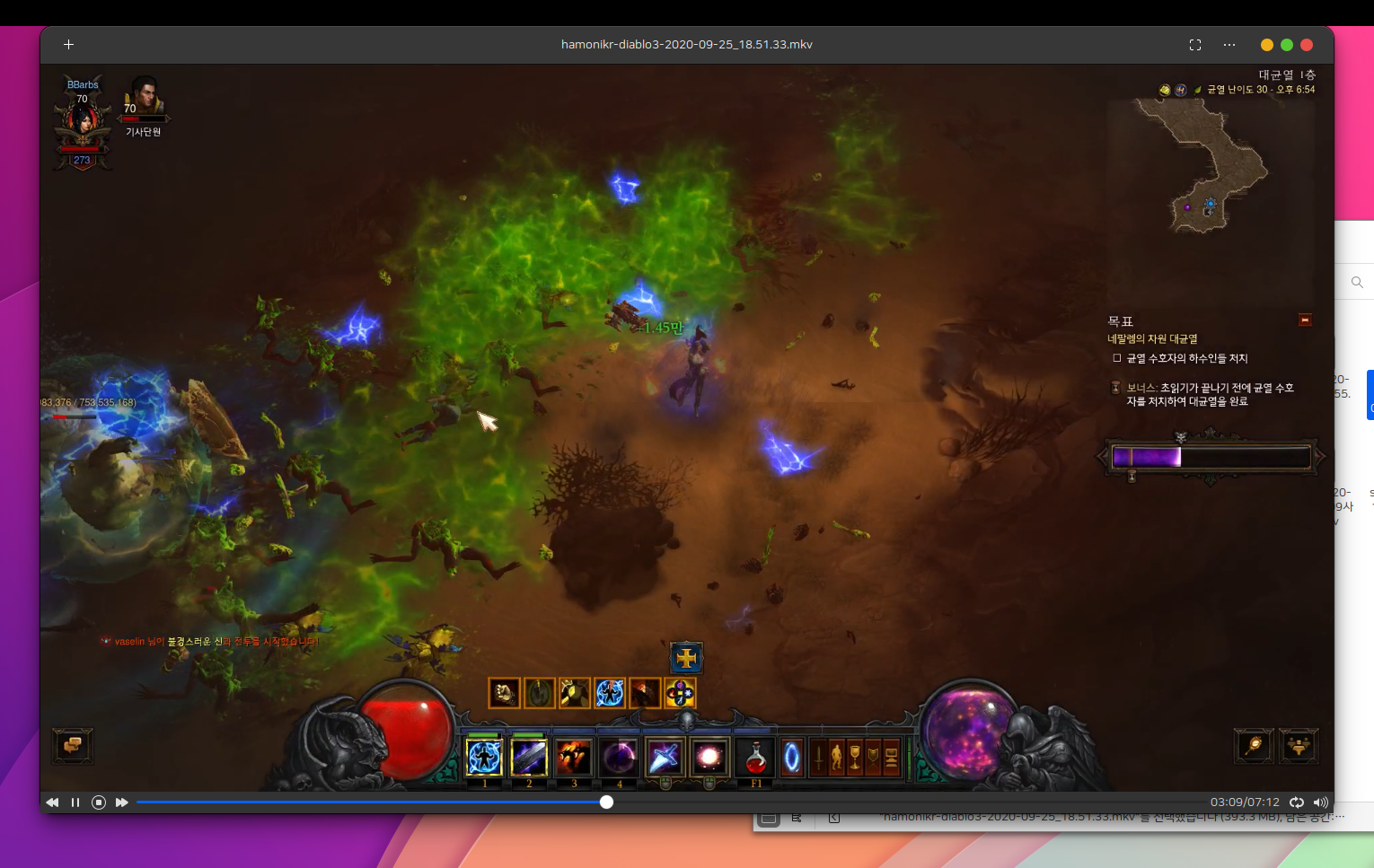Open the chat bubble button
The height and width of the screenshot is (868, 1374).
click(73, 745)
